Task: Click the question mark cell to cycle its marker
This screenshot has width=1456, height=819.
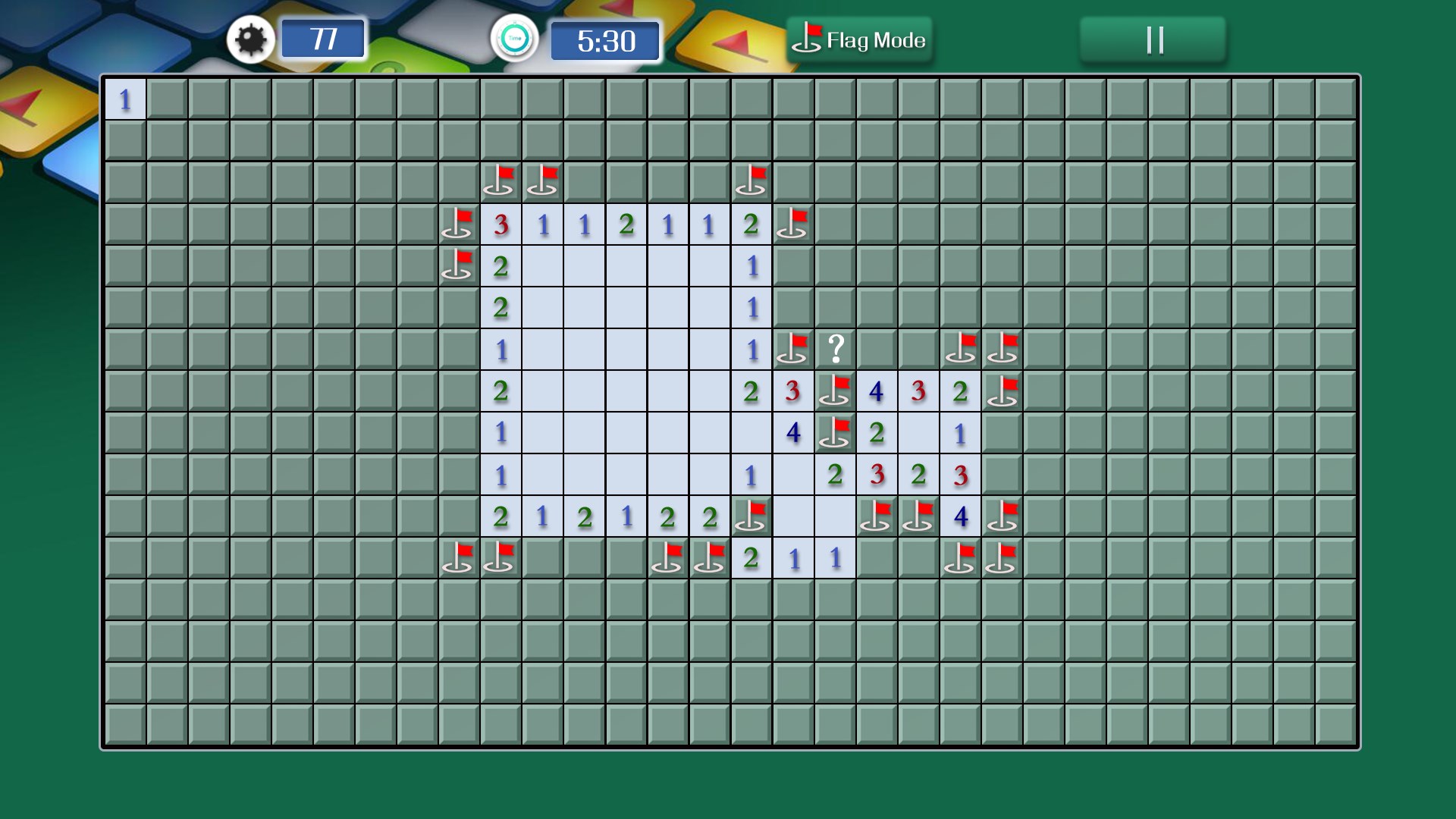Action: click(834, 349)
